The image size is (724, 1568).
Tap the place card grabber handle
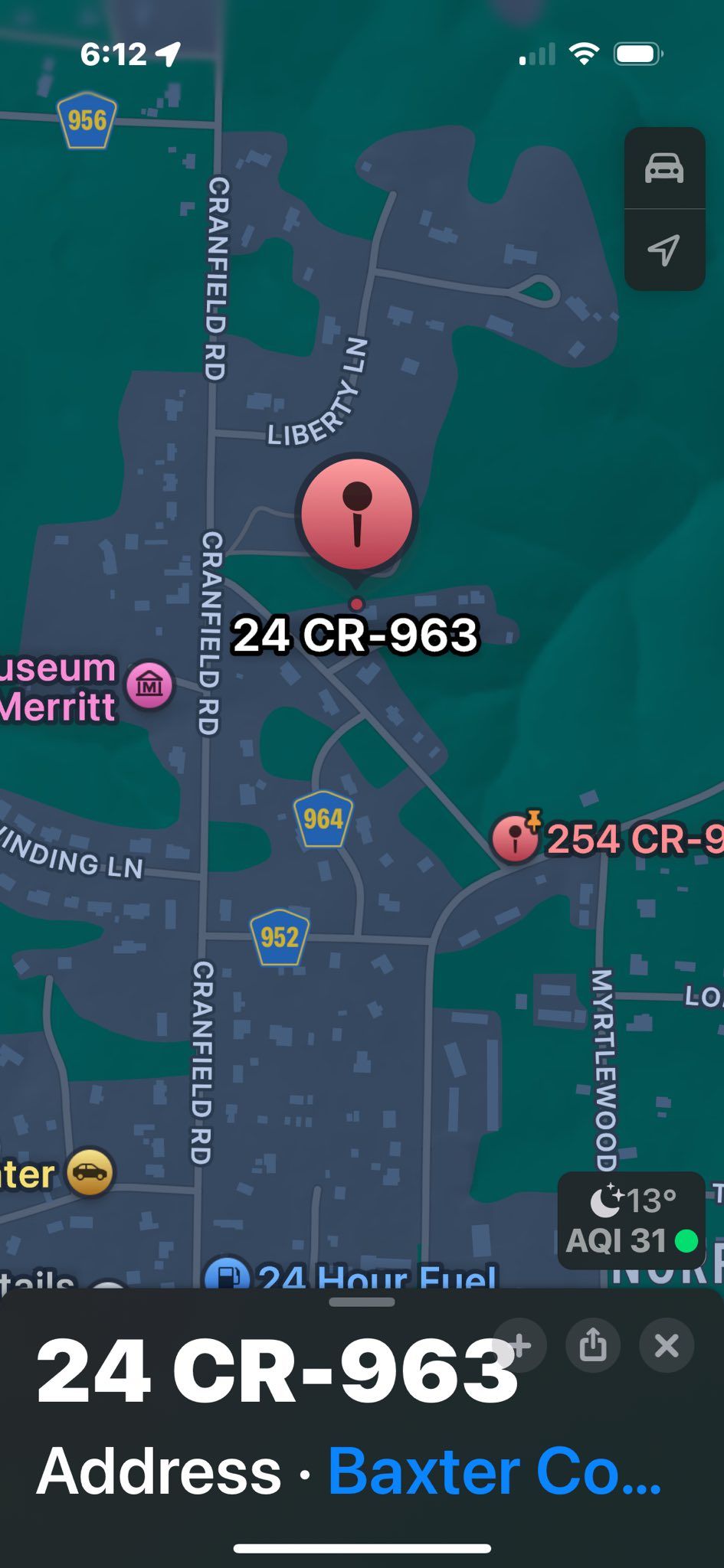tap(362, 1302)
